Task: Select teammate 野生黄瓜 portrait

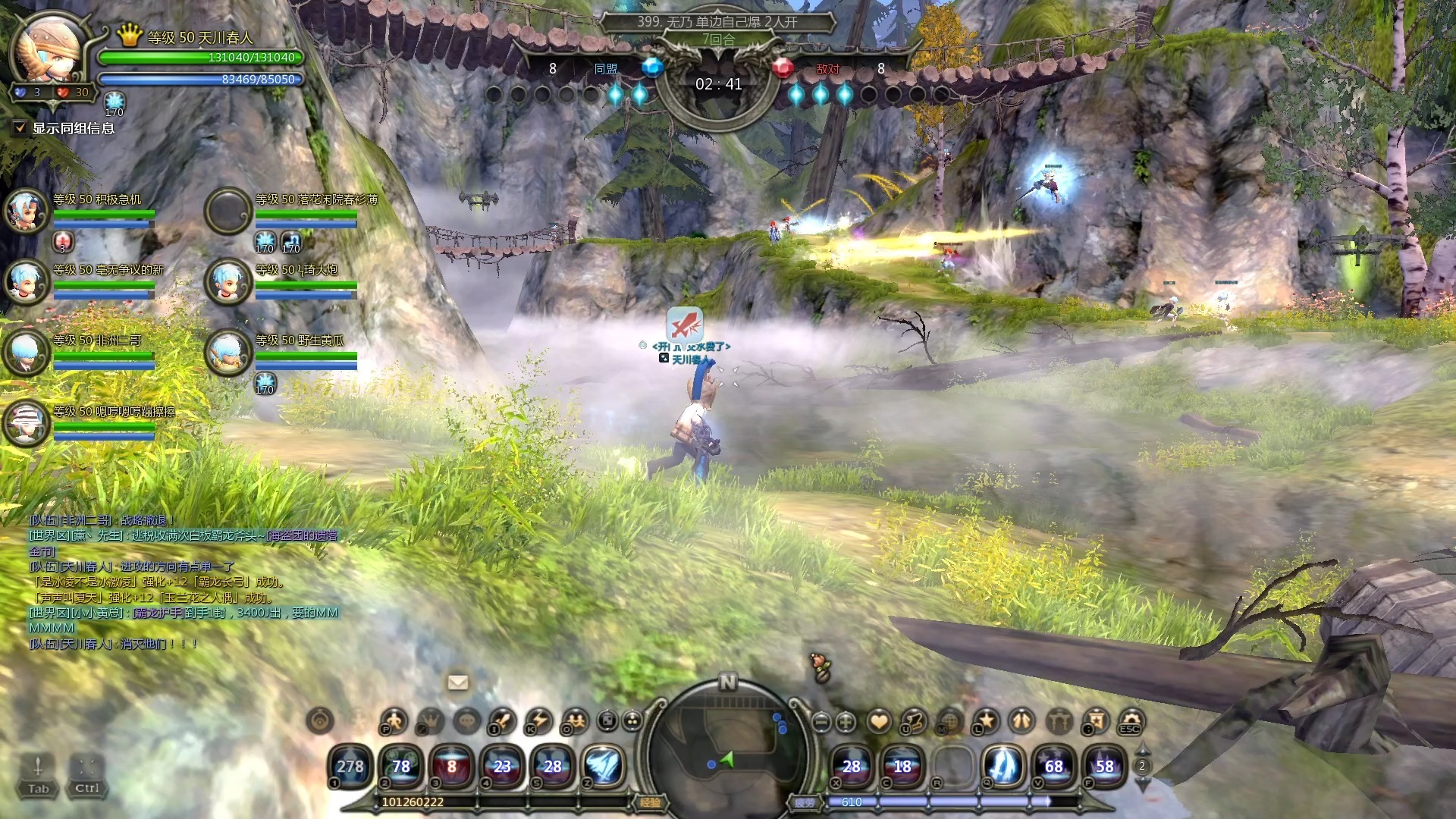Action: point(228,352)
